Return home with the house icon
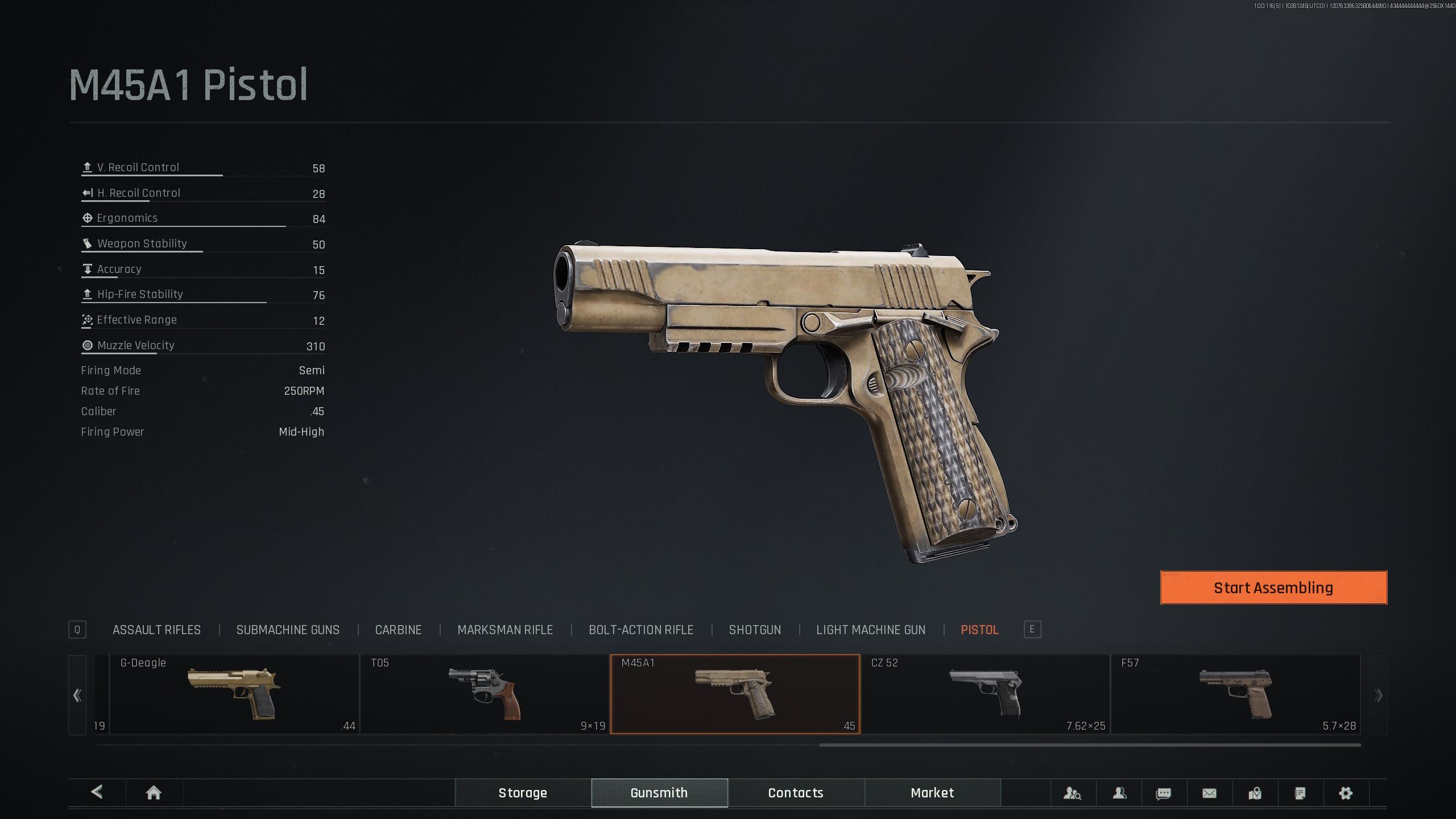This screenshot has width=1456, height=819. (x=154, y=793)
